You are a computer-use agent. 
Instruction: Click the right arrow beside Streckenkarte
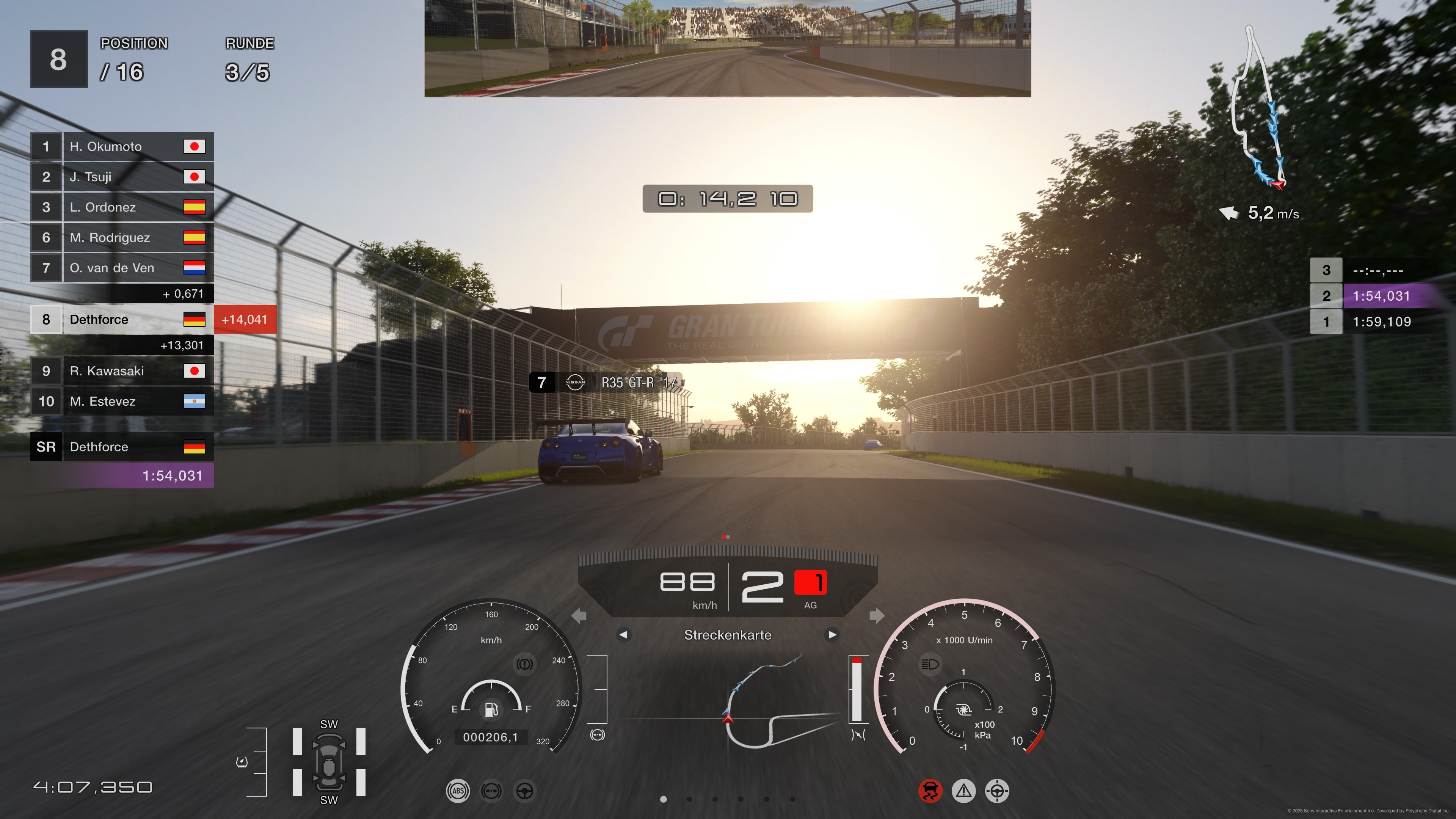pos(832,635)
